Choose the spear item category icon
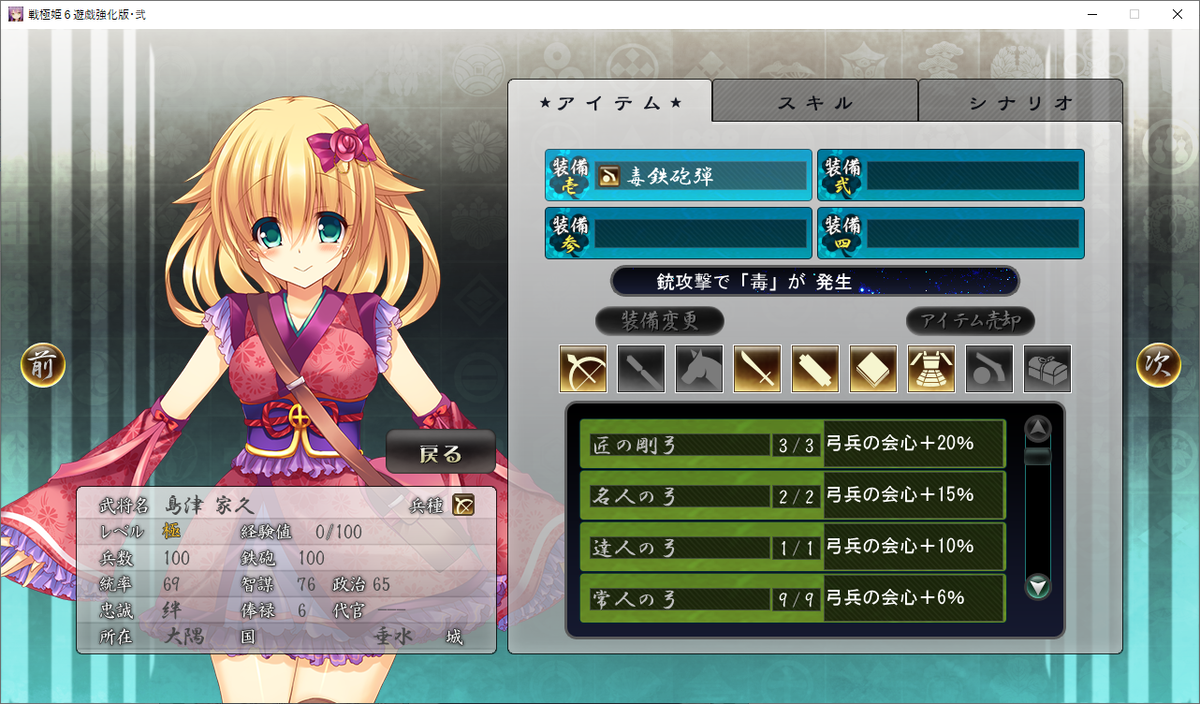 click(641, 369)
